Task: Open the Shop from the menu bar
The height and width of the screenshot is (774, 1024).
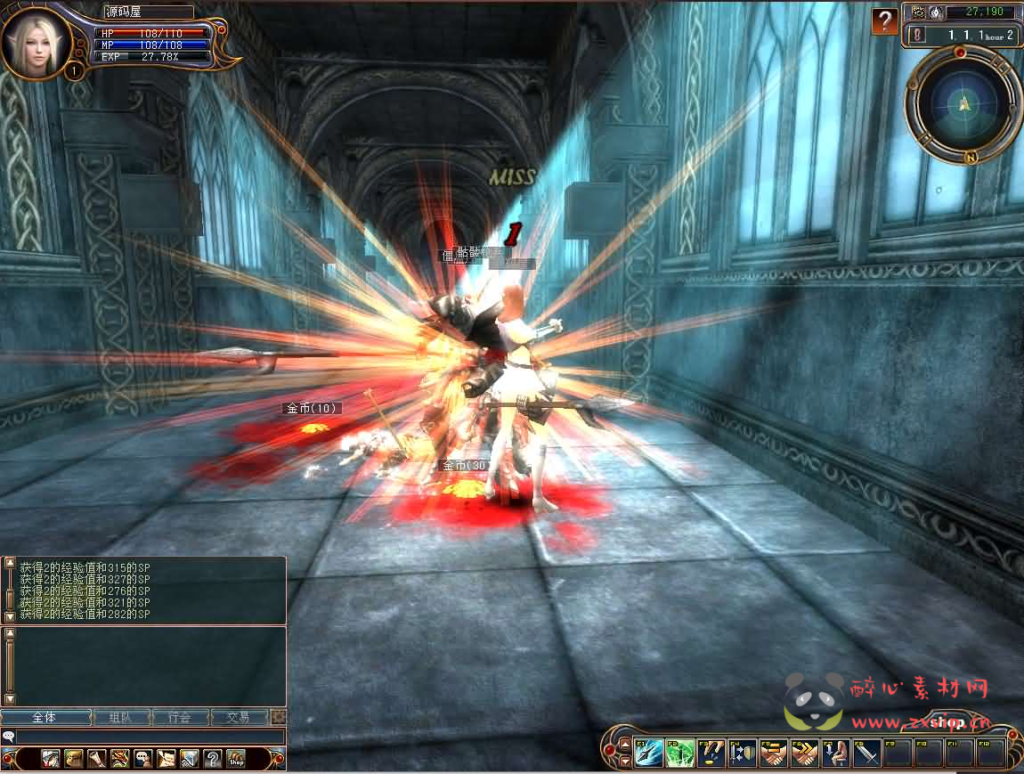Action: [235, 759]
